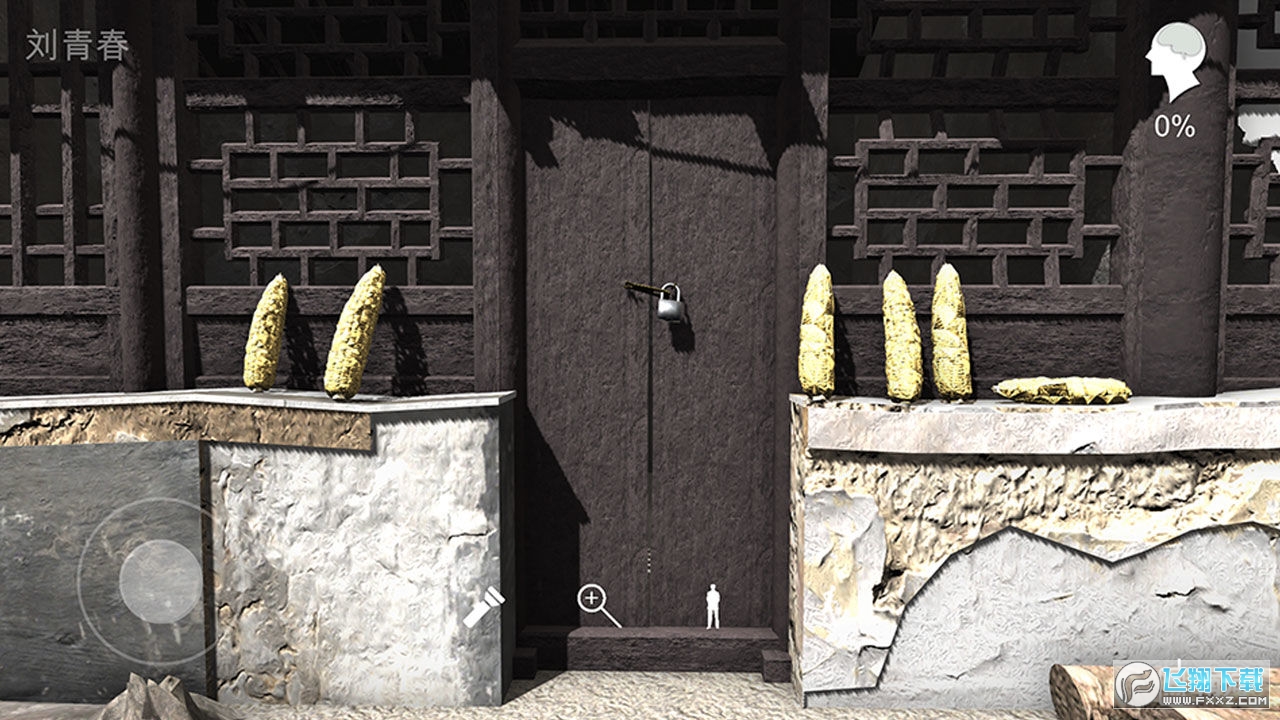Tap the virtual joystick thumb pad

click(160, 581)
